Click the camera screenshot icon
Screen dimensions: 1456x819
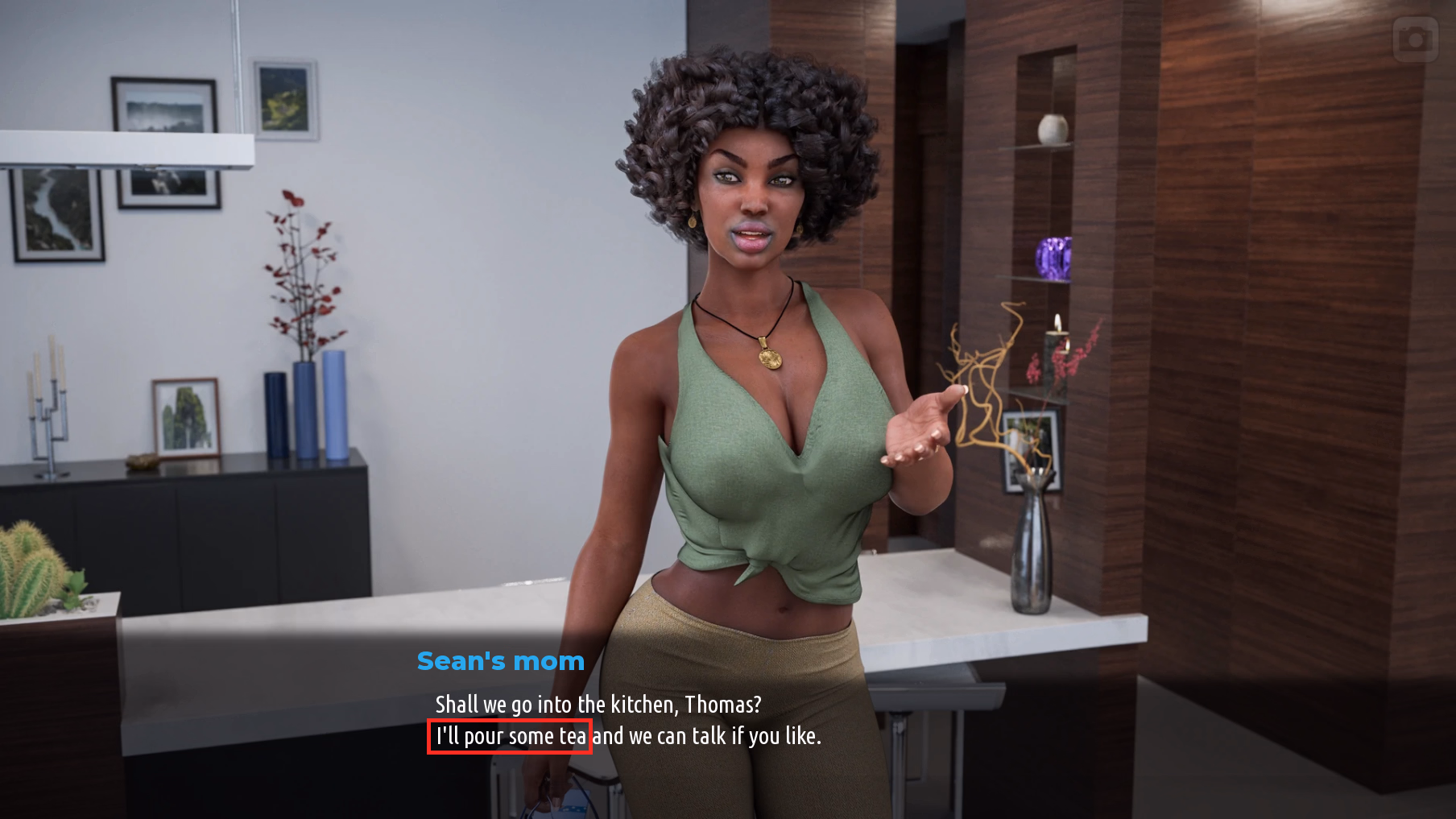pyautogui.click(x=1415, y=39)
